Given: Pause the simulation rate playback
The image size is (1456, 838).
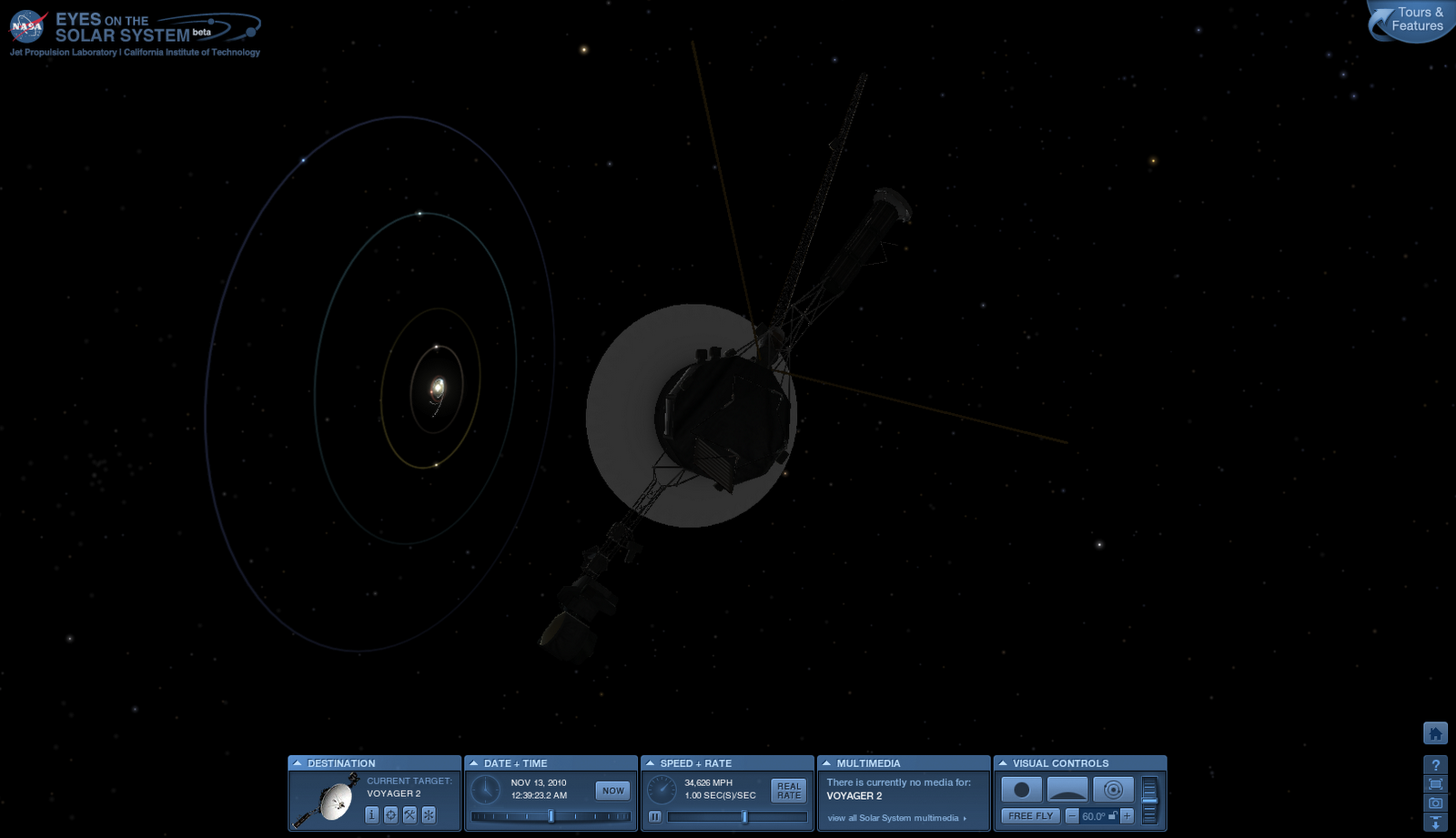Looking at the screenshot, I should (x=654, y=815).
